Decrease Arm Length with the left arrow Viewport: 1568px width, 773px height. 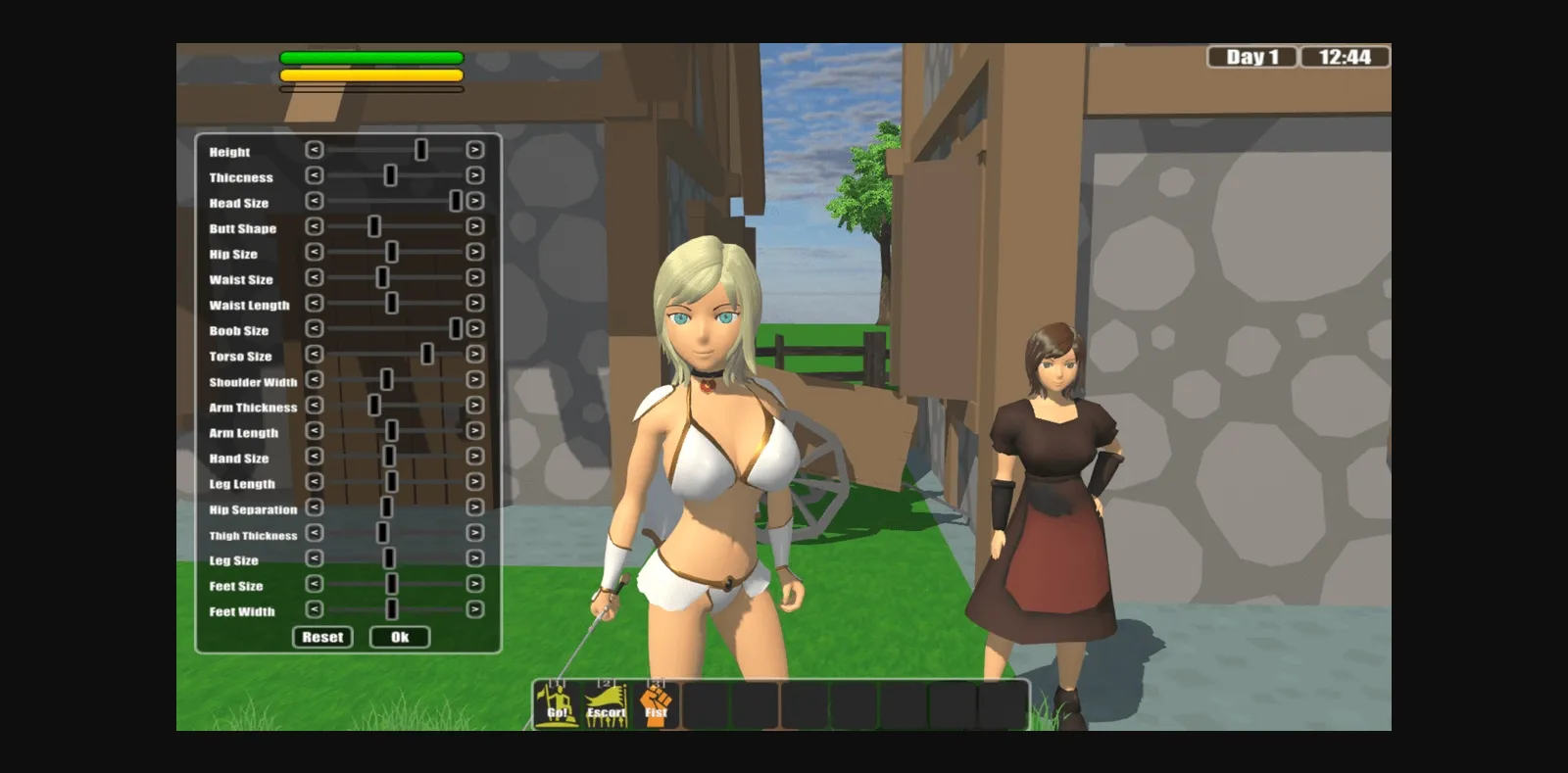click(x=314, y=432)
